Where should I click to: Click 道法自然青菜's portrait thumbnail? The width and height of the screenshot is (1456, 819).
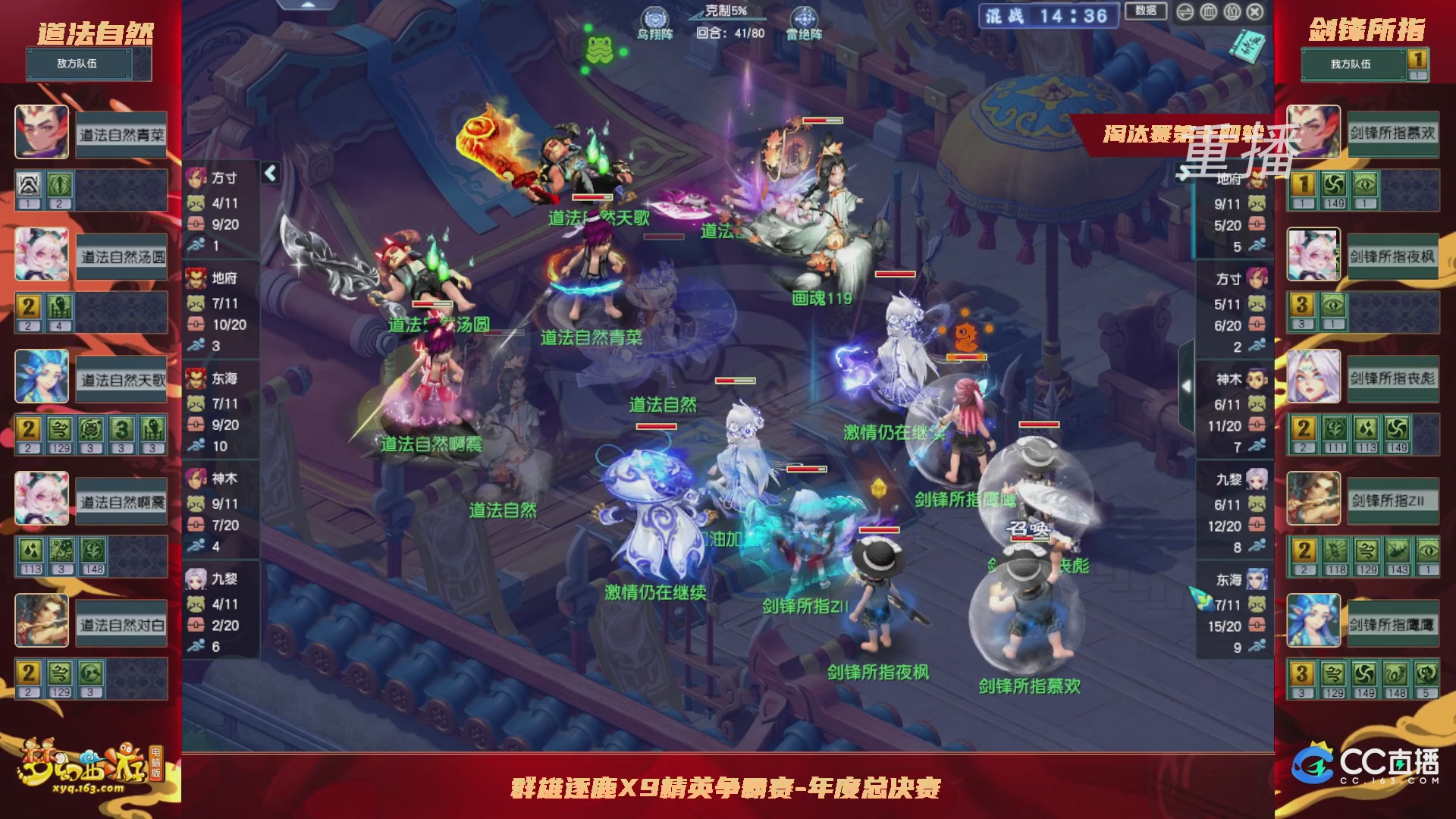(42, 132)
